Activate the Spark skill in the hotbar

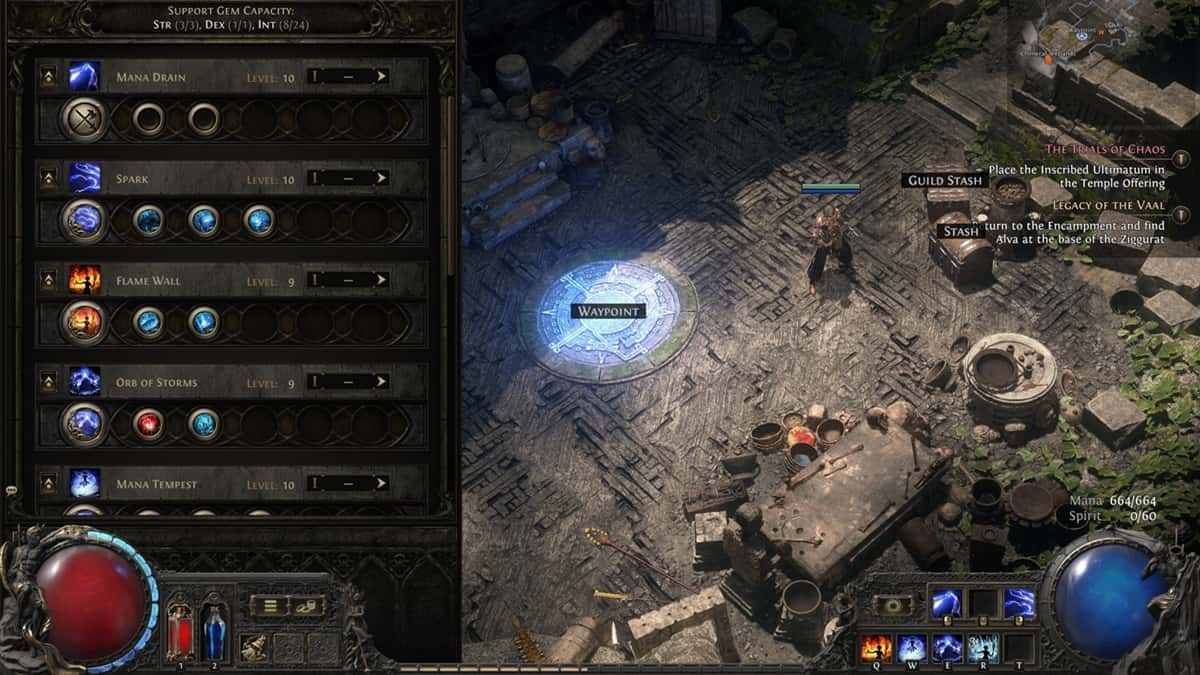pyautogui.click(x=1019, y=603)
